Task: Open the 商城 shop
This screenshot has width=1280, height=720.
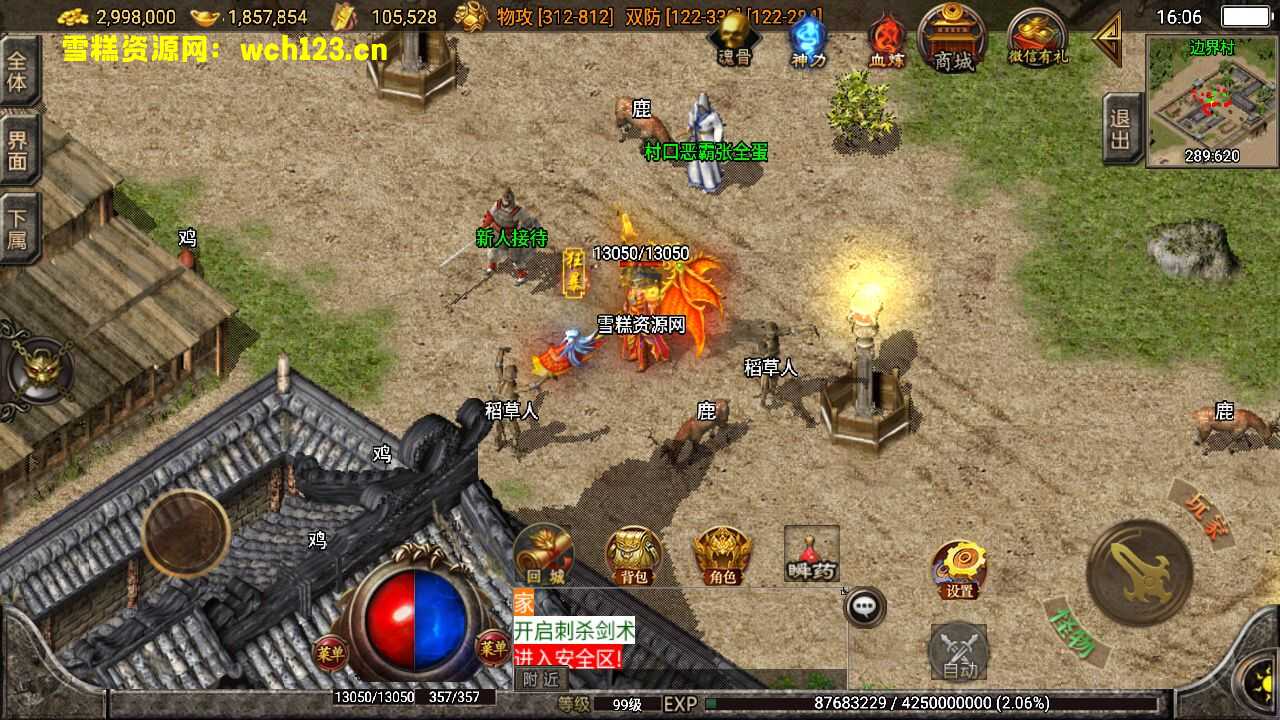Action: pos(953,38)
